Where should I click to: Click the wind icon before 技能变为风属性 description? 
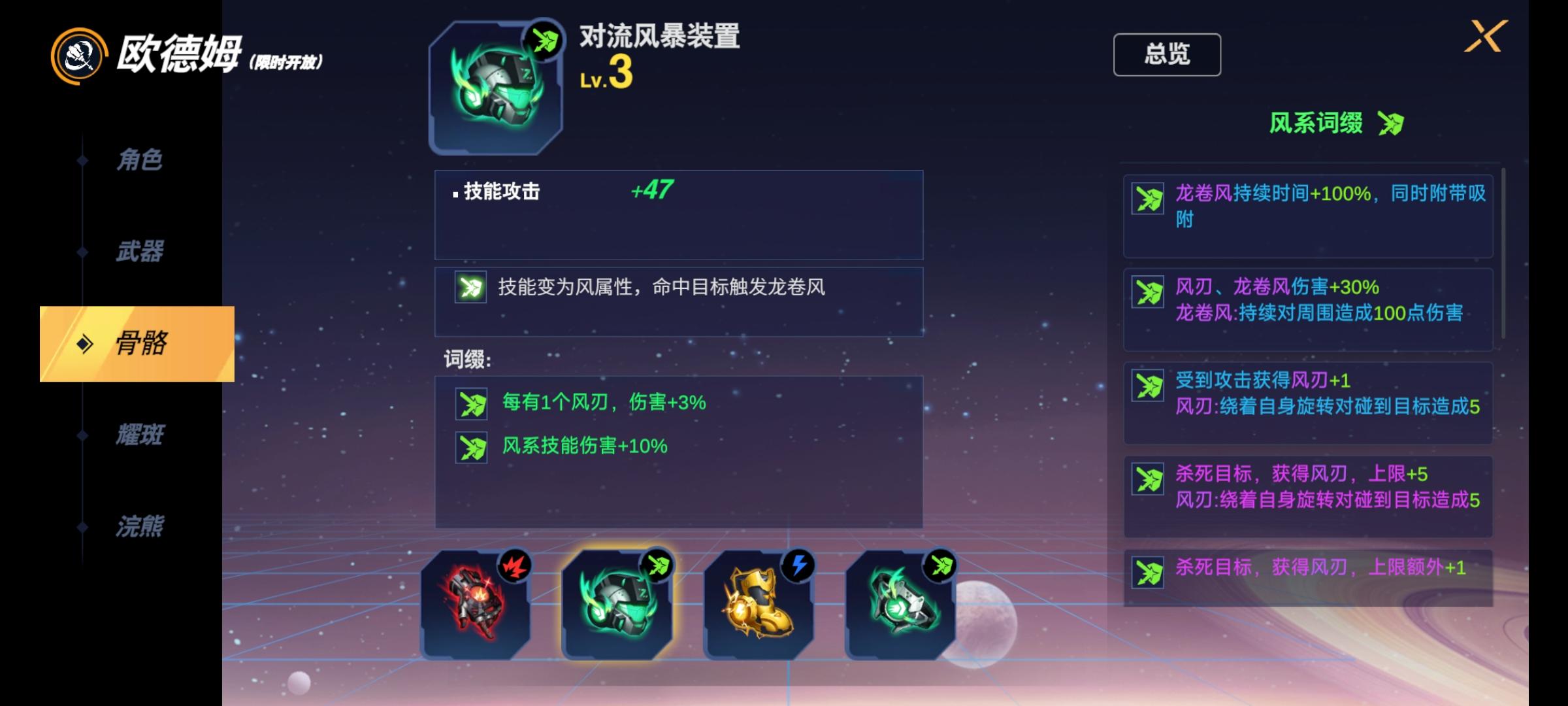pos(470,288)
